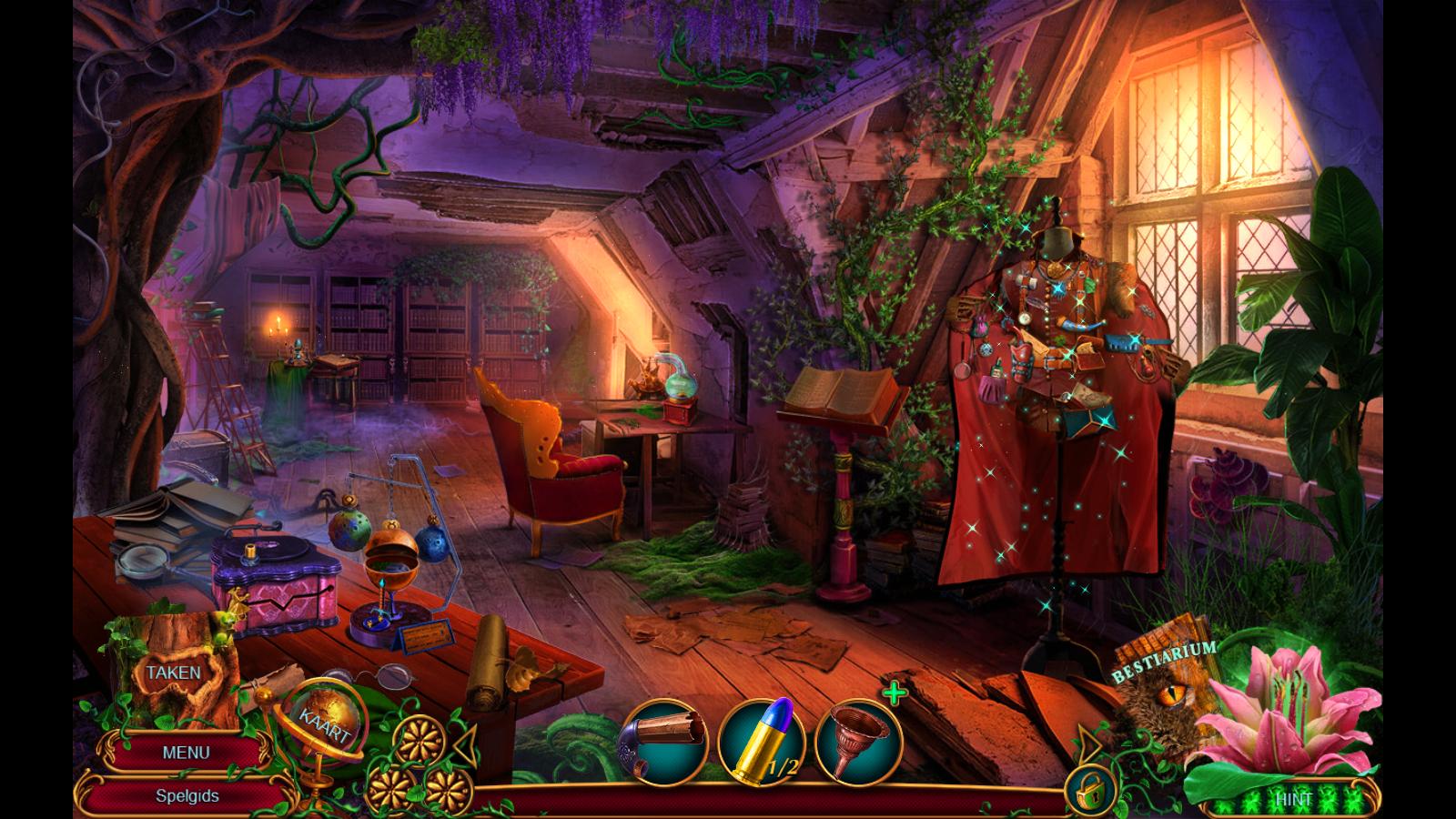The height and width of the screenshot is (819, 1456).
Task: Select the blue-tipped bullet inventory item
Action: (762, 740)
